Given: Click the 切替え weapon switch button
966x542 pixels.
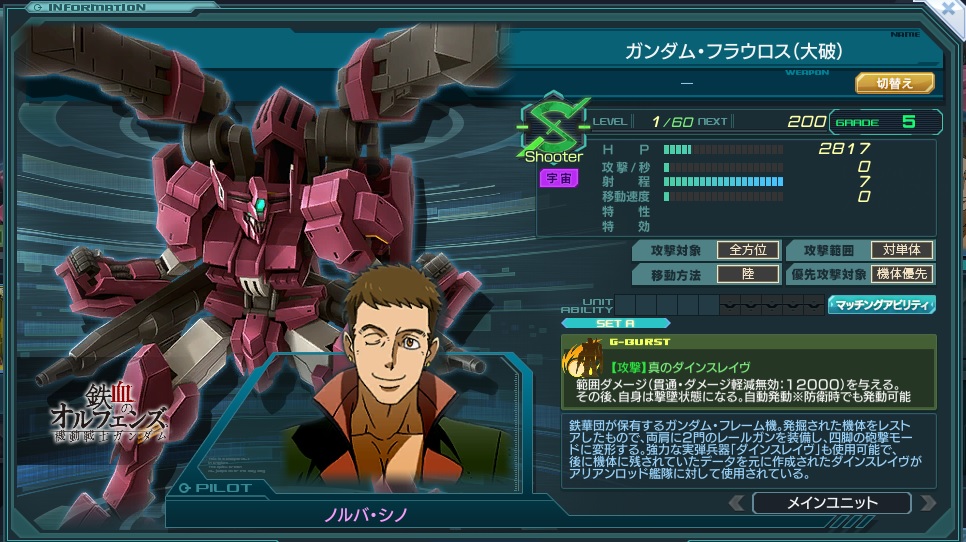Looking at the screenshot, I should (x=894, y=83).
